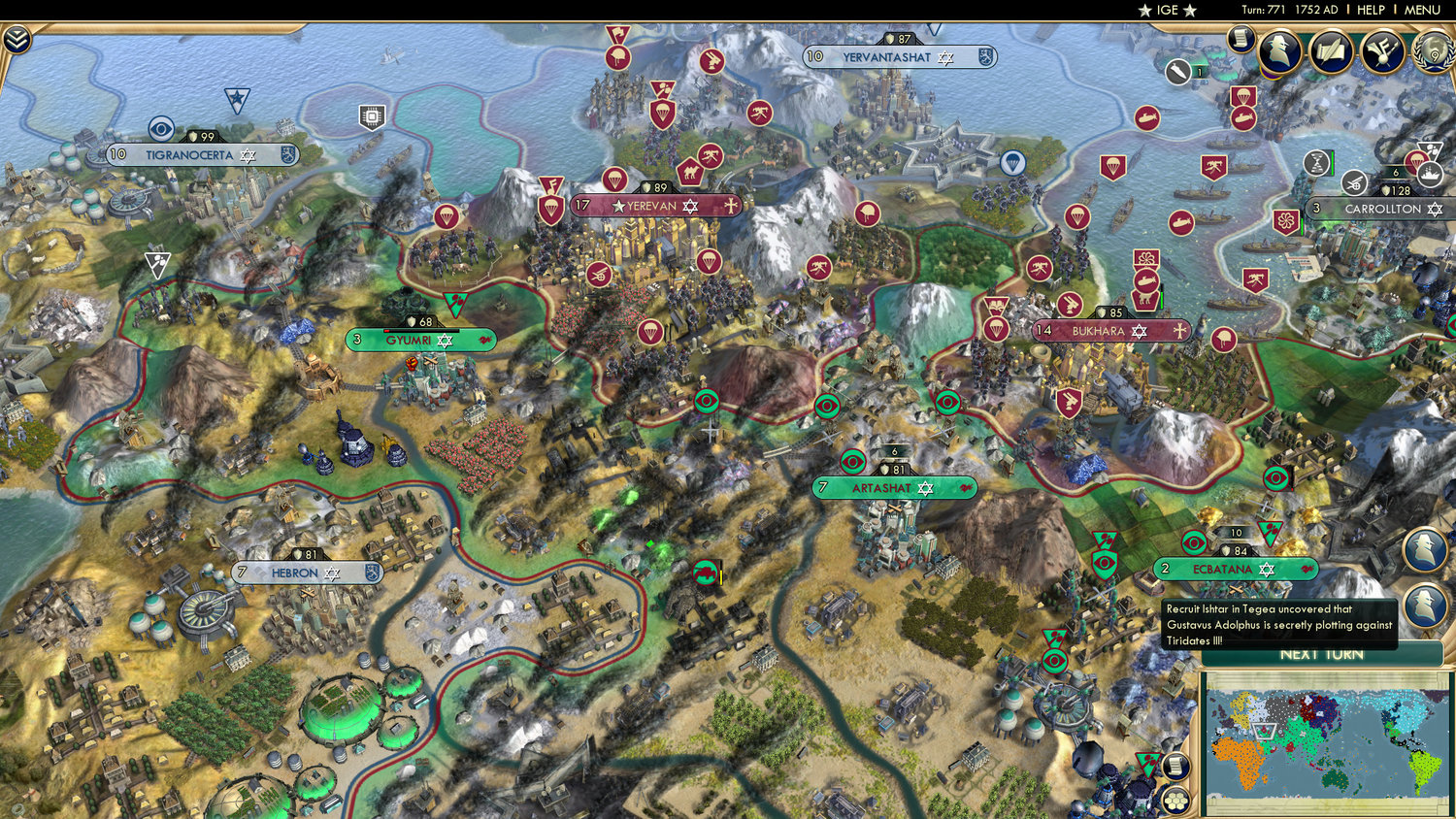
Task: Open the IGE editor
Action: [1165, 10]
